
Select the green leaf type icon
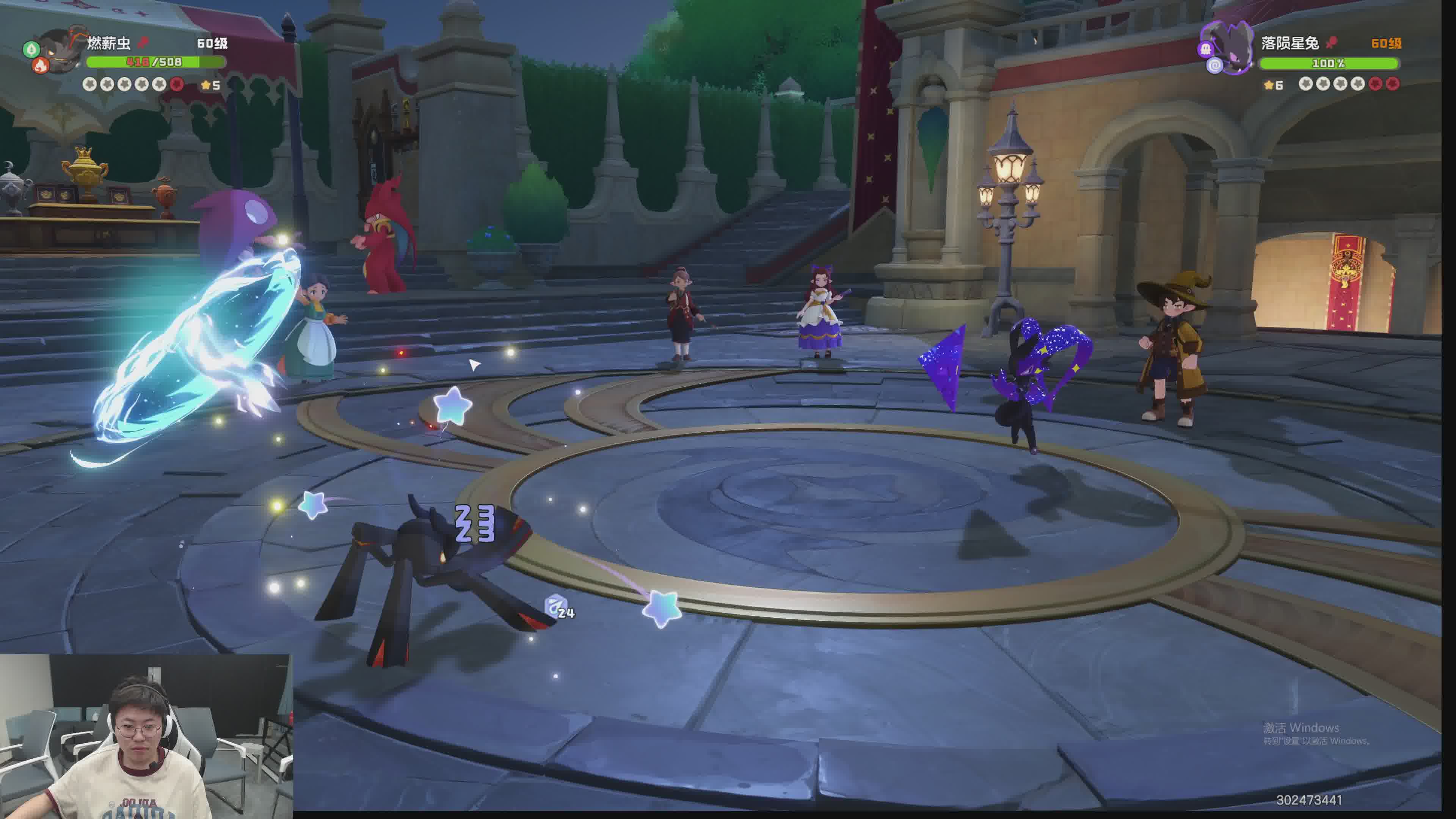pyautogui.click(x=31, y=49)
